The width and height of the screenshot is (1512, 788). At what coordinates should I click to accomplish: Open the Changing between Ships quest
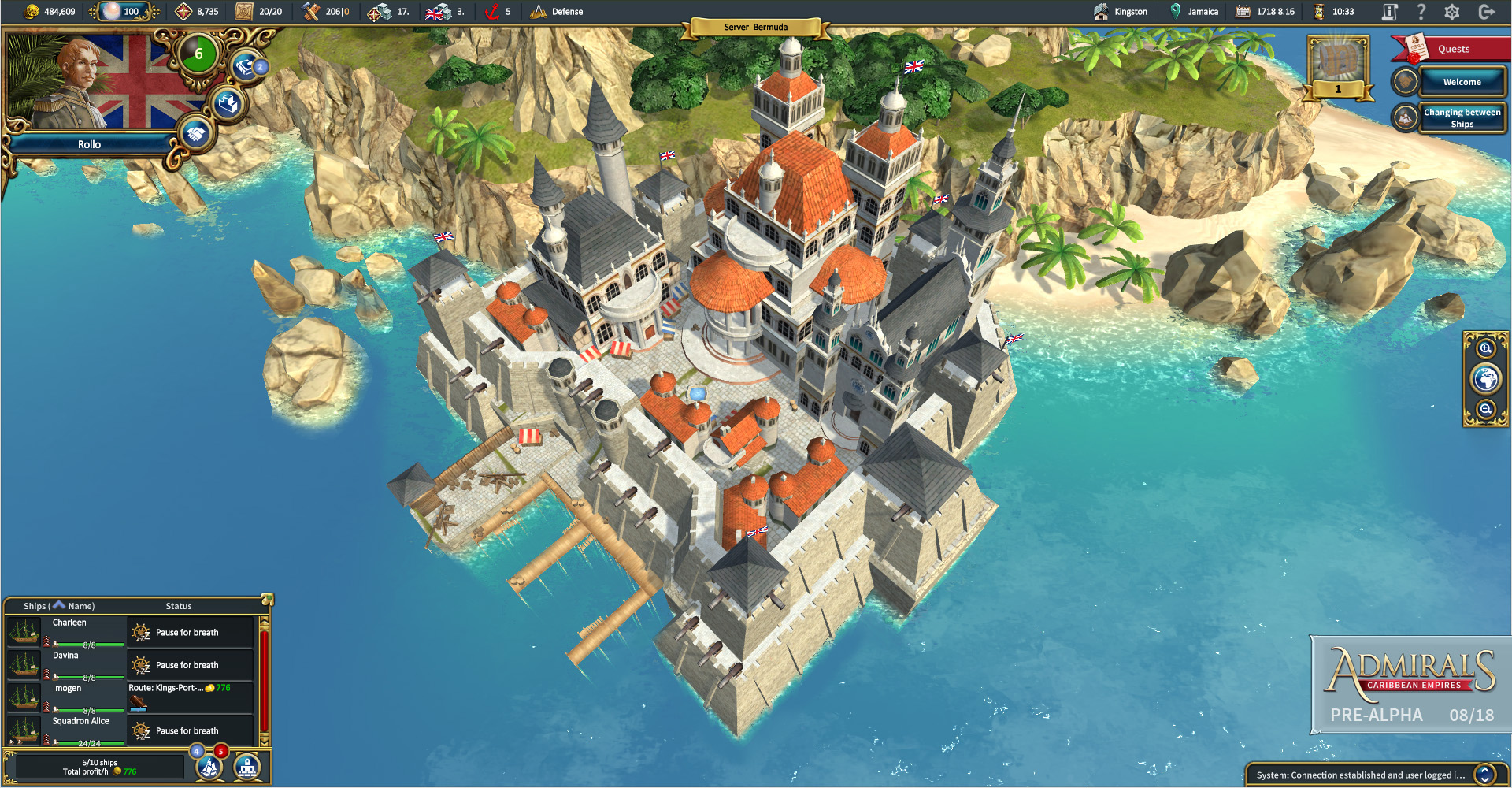point(1462,118)
